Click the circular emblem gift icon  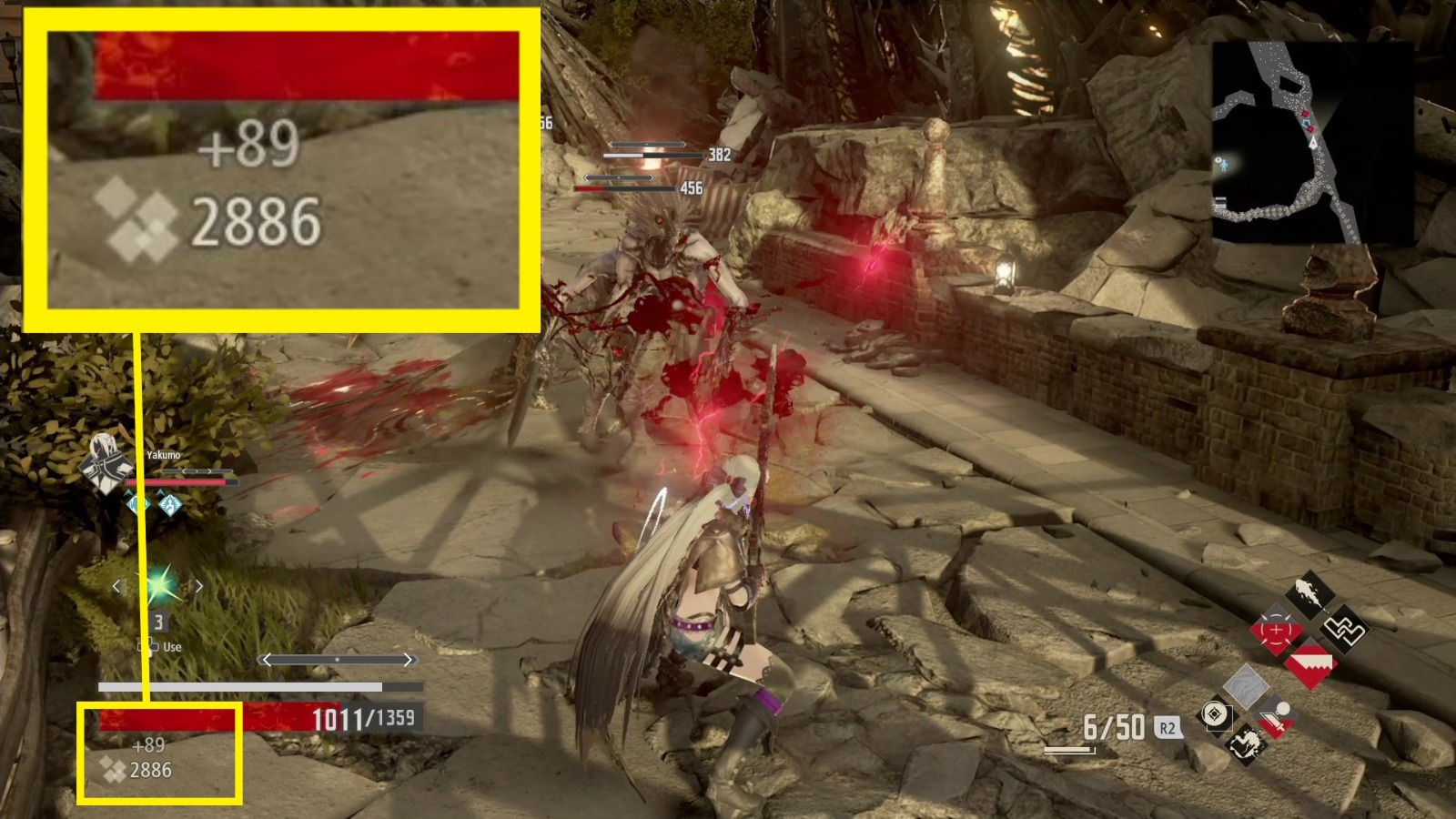1215,713
